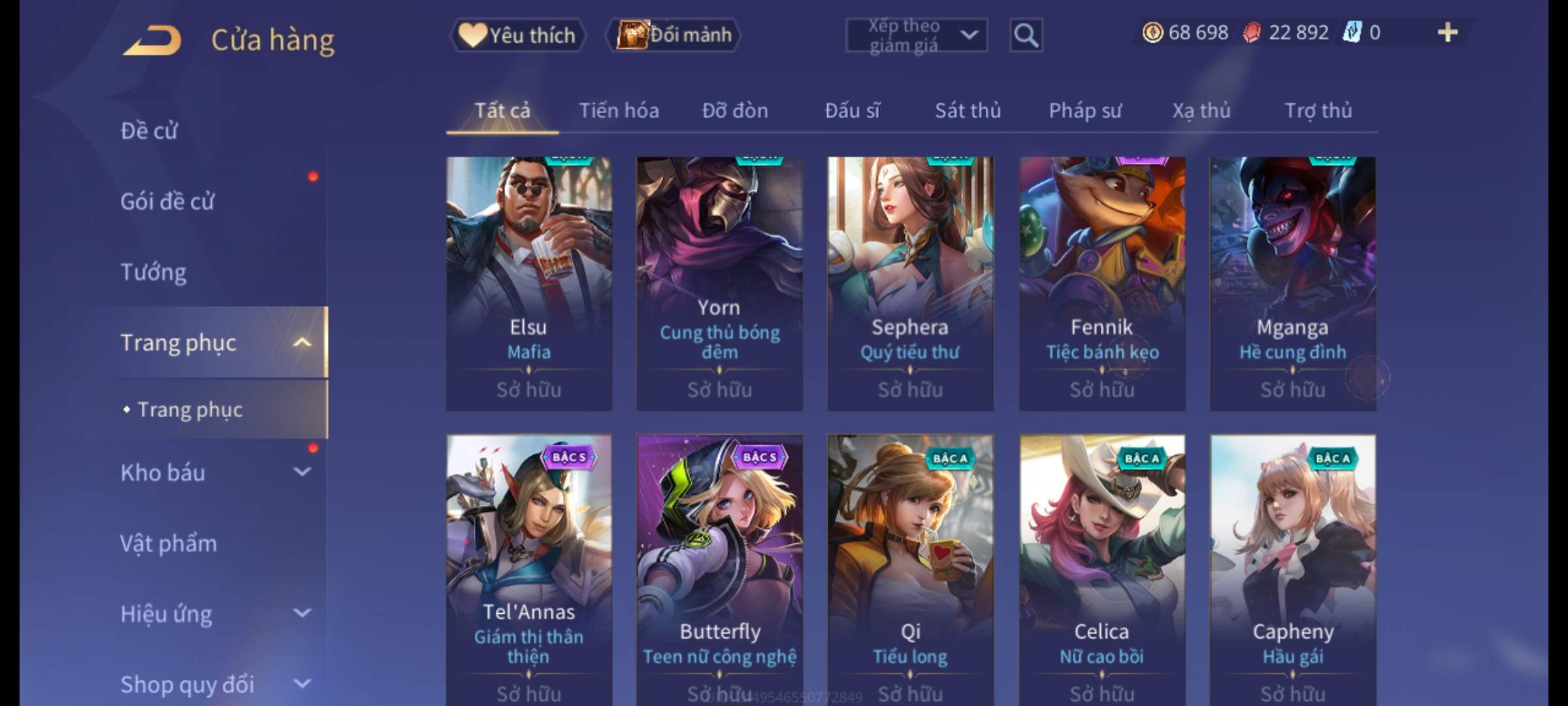Click the magnifying glass search button
The width and height of the screenshot is (1568, 706).
tap(1026, 35)
